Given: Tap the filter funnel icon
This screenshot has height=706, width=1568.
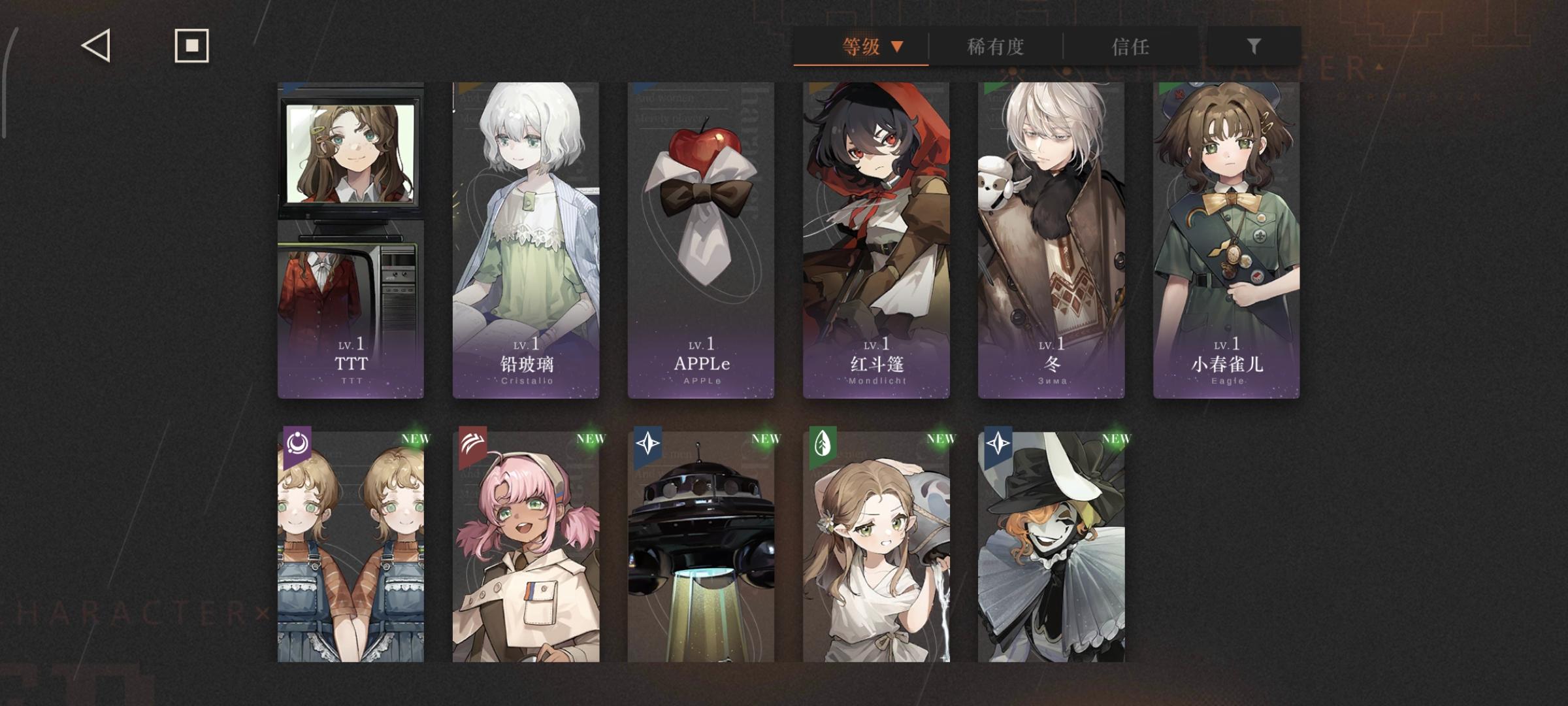Looking at the screenshot, I should click(x=1252, y=46).
